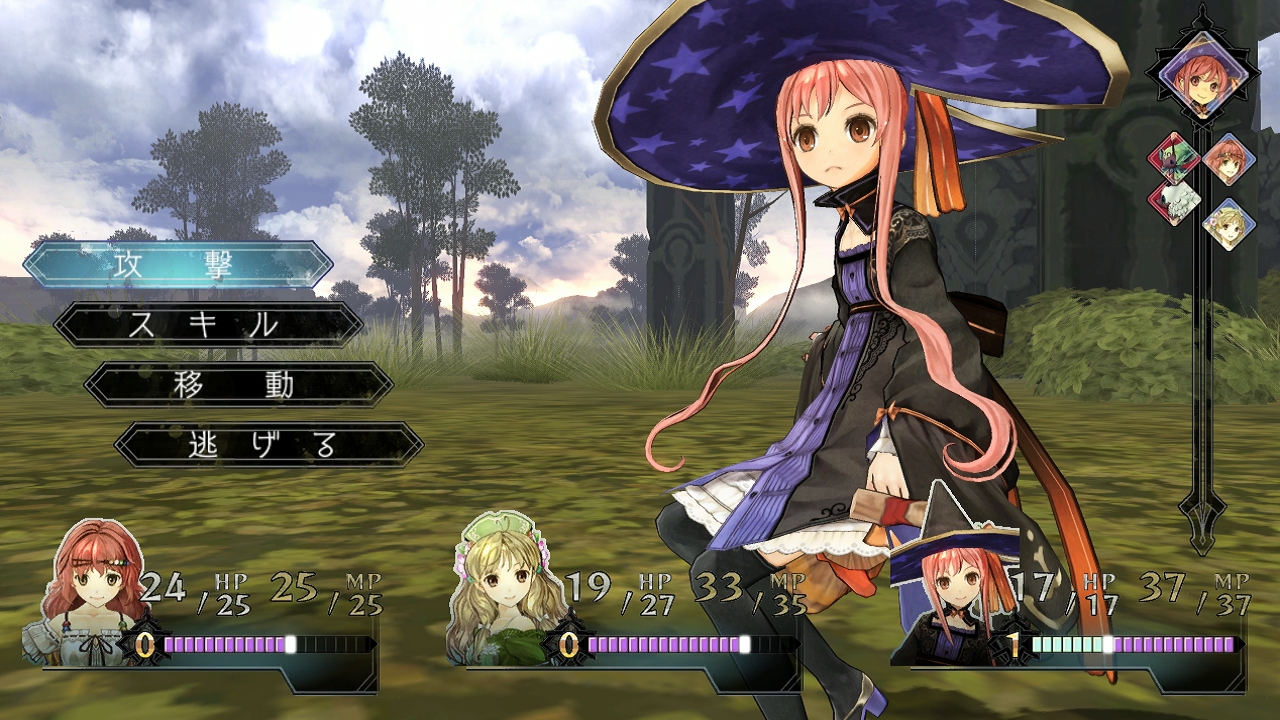Select the 攻撃 attack command

pyautogui.click(x=178, y=265)
